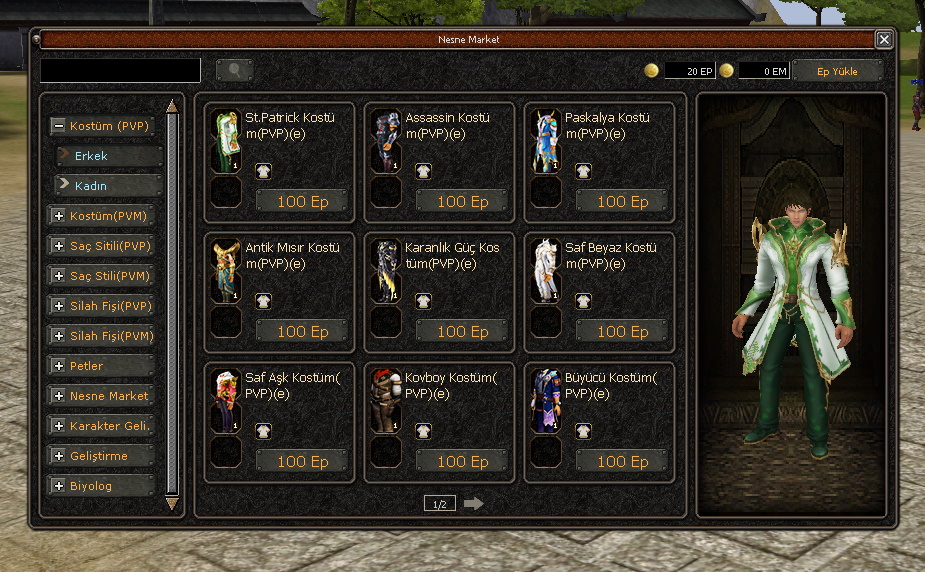Select the Kadın subcategory
The width and height of the screenshot is (925, 572).
pyautogui.click(x=109, y=185)
